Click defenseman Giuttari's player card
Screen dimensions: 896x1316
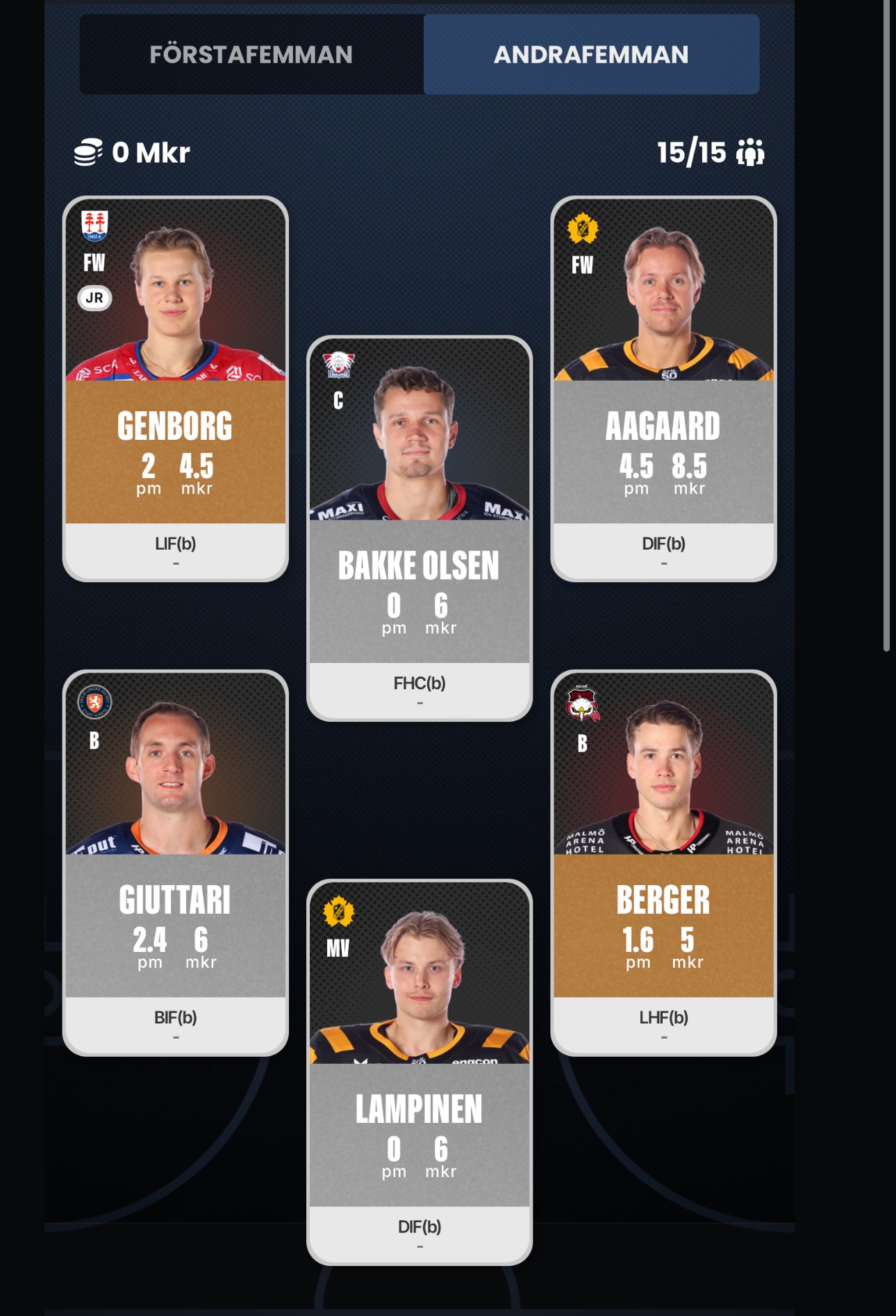tap(176, 863)
